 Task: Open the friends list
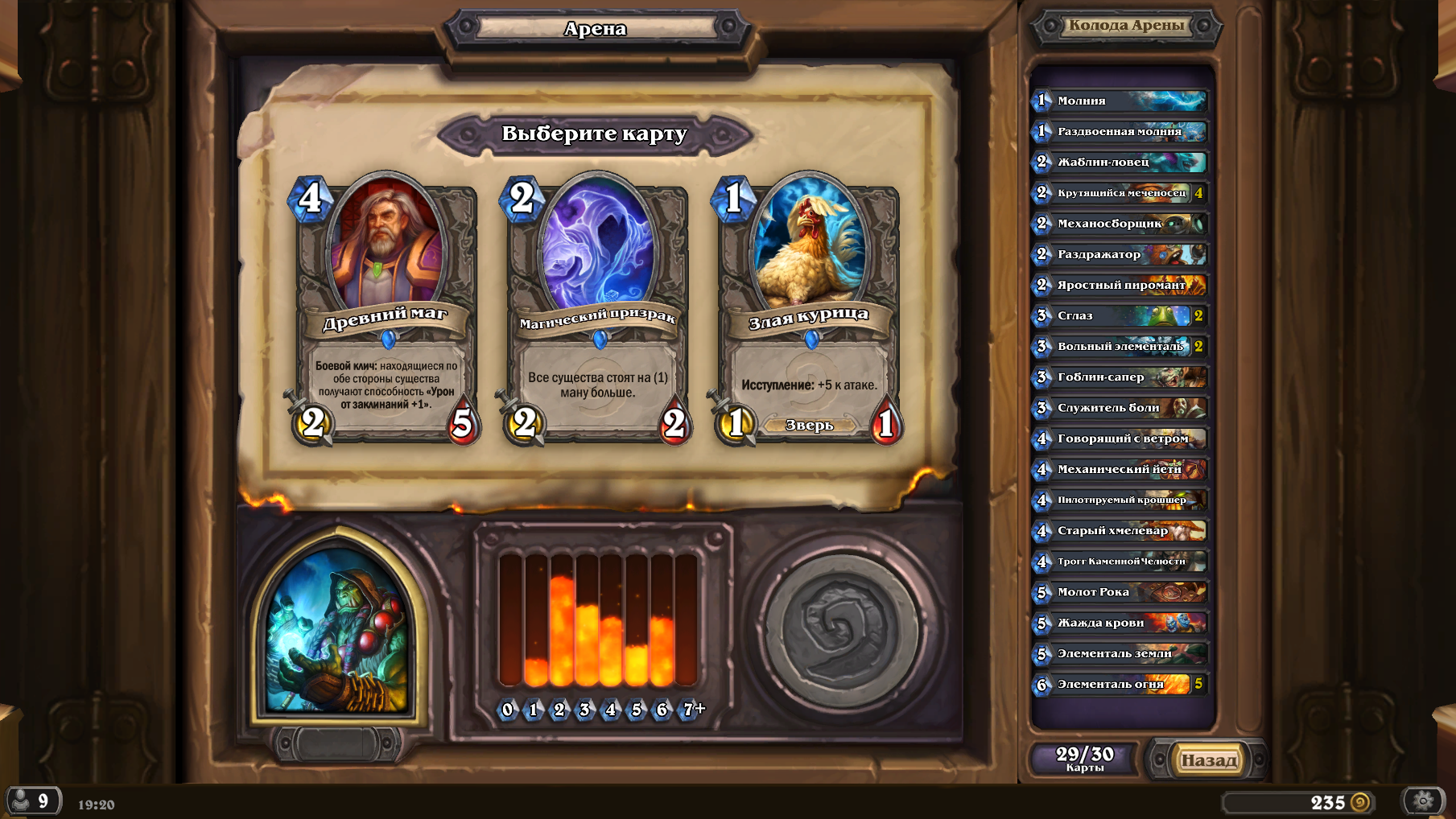coord(32,800)
